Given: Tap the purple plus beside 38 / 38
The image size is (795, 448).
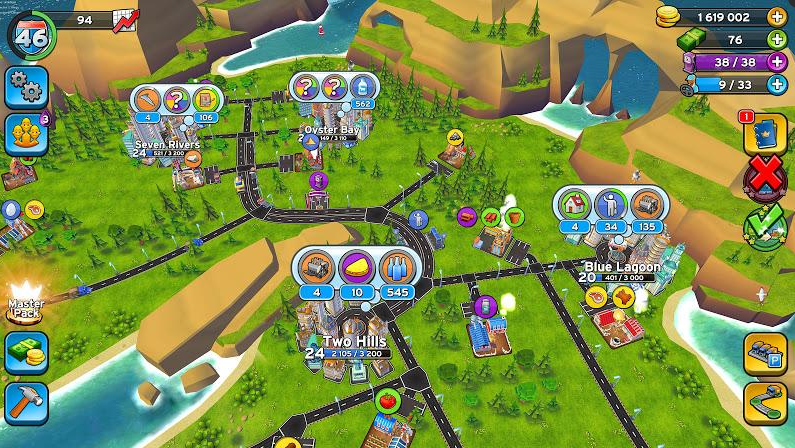Looking at the screenshot, I should (776, 61).
